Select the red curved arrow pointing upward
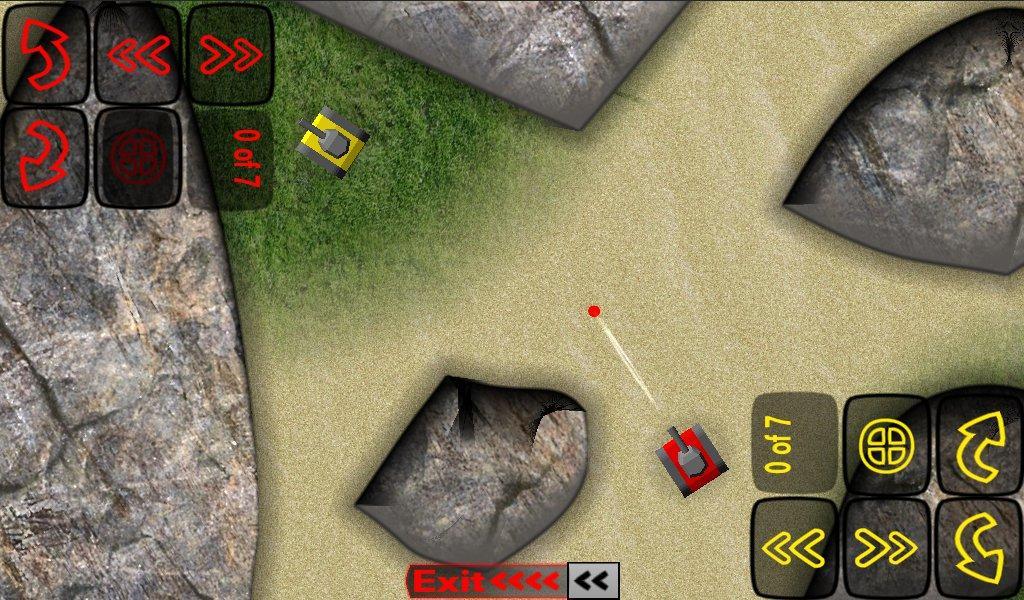 click(45, 55)
